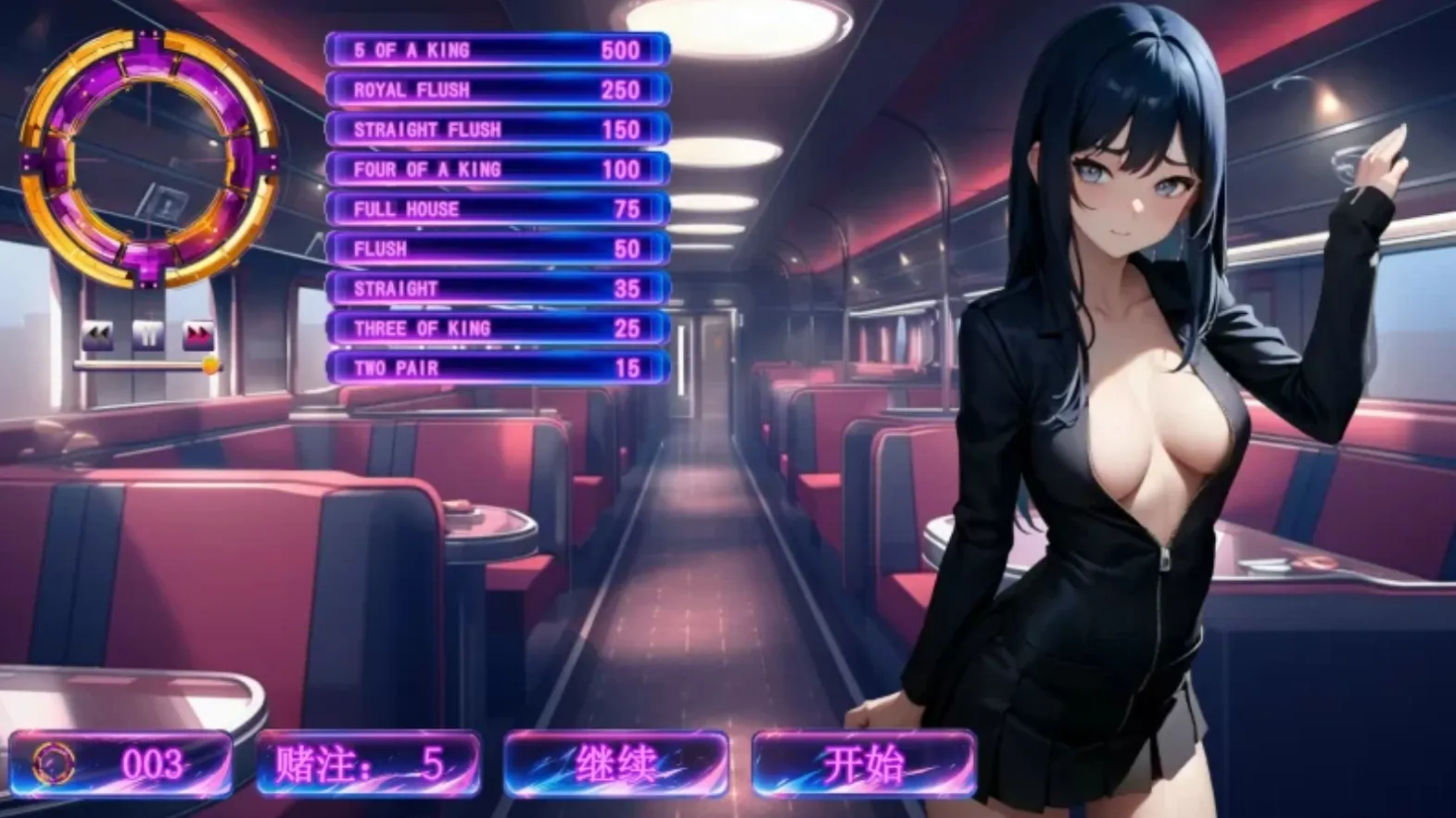Viewport: 1456px width, 818px height.
Task: Click the pink fast-forward button
Action: [198, 334]
